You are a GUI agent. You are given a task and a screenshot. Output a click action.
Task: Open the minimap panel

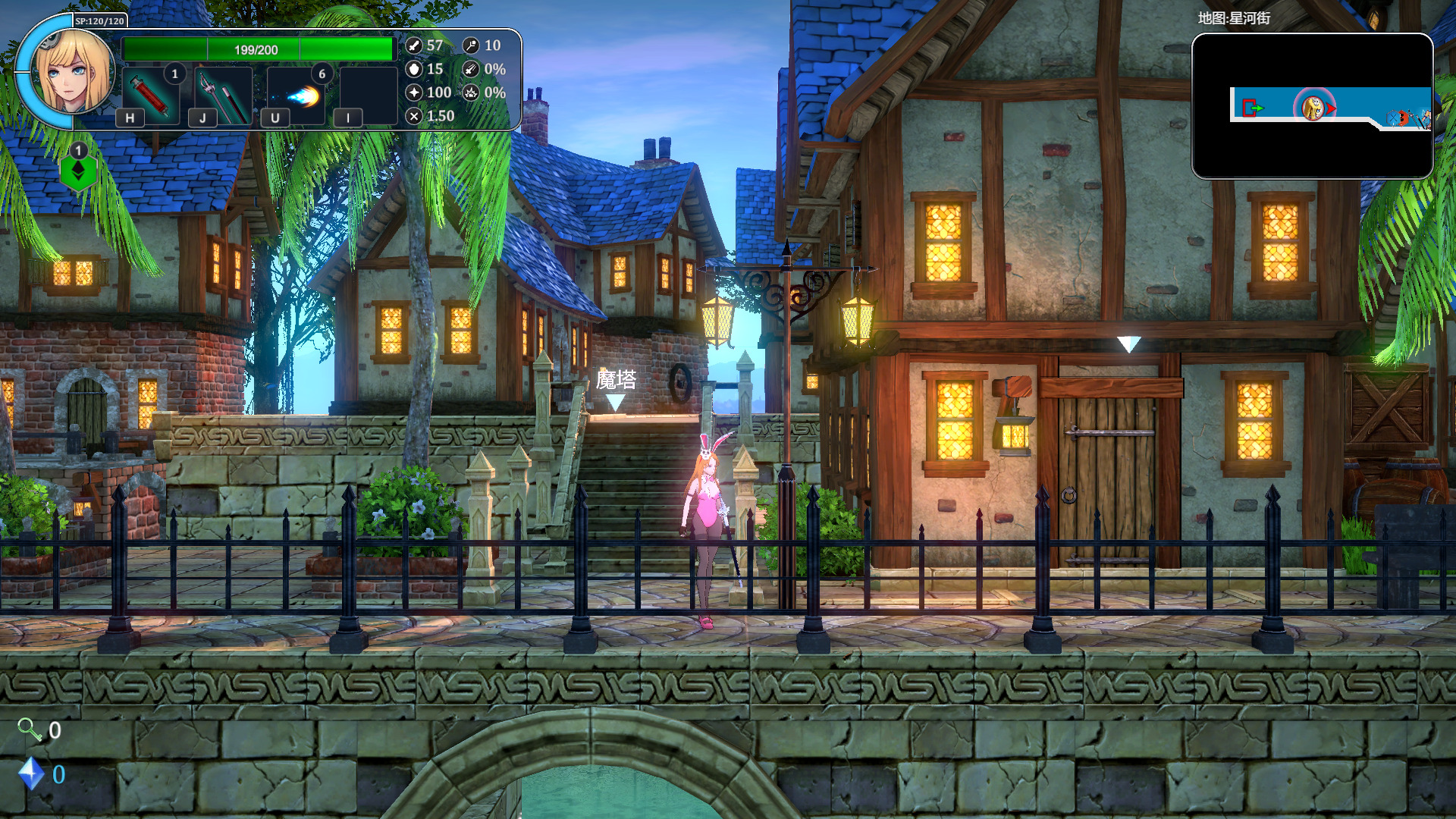(x=1312, y=106)
